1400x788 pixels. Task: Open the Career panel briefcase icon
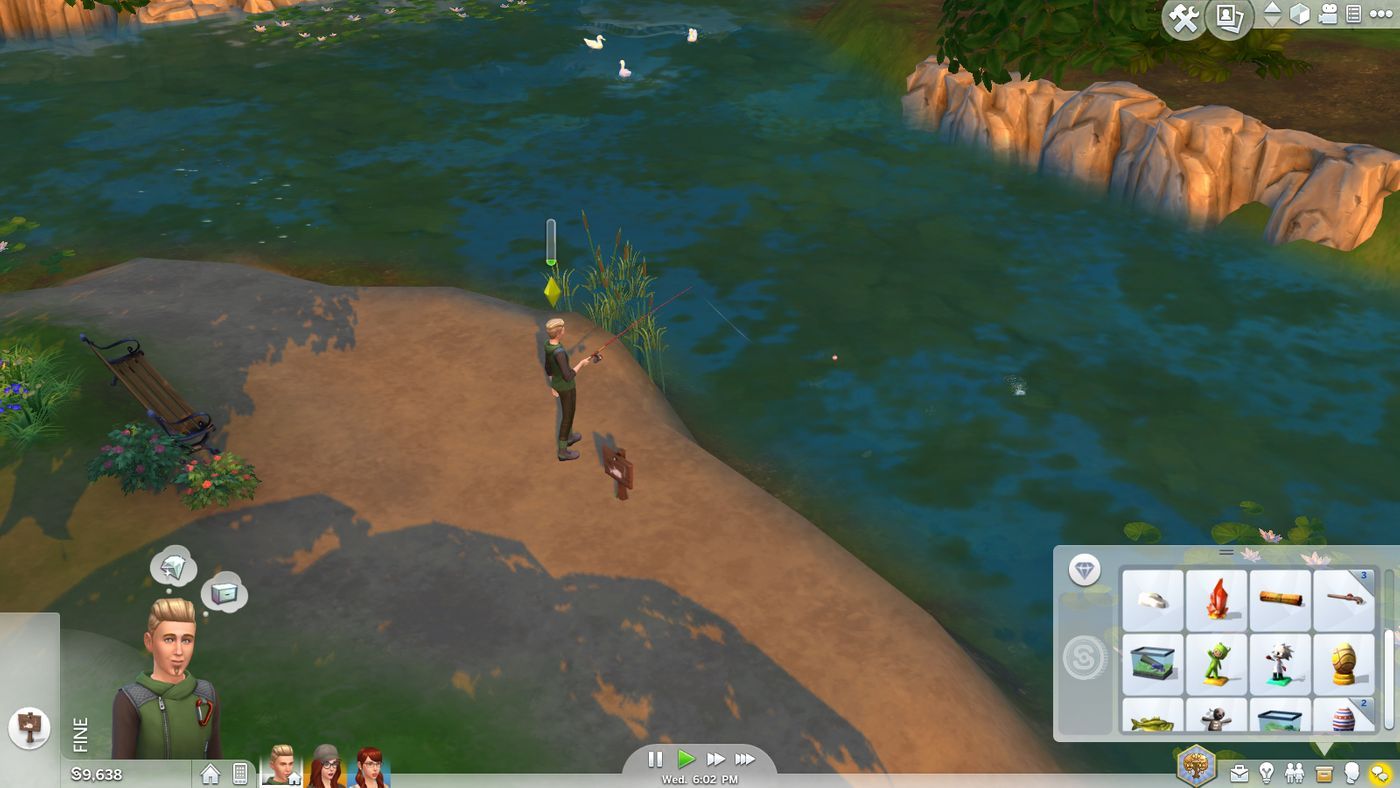(x=1240, y=772)
